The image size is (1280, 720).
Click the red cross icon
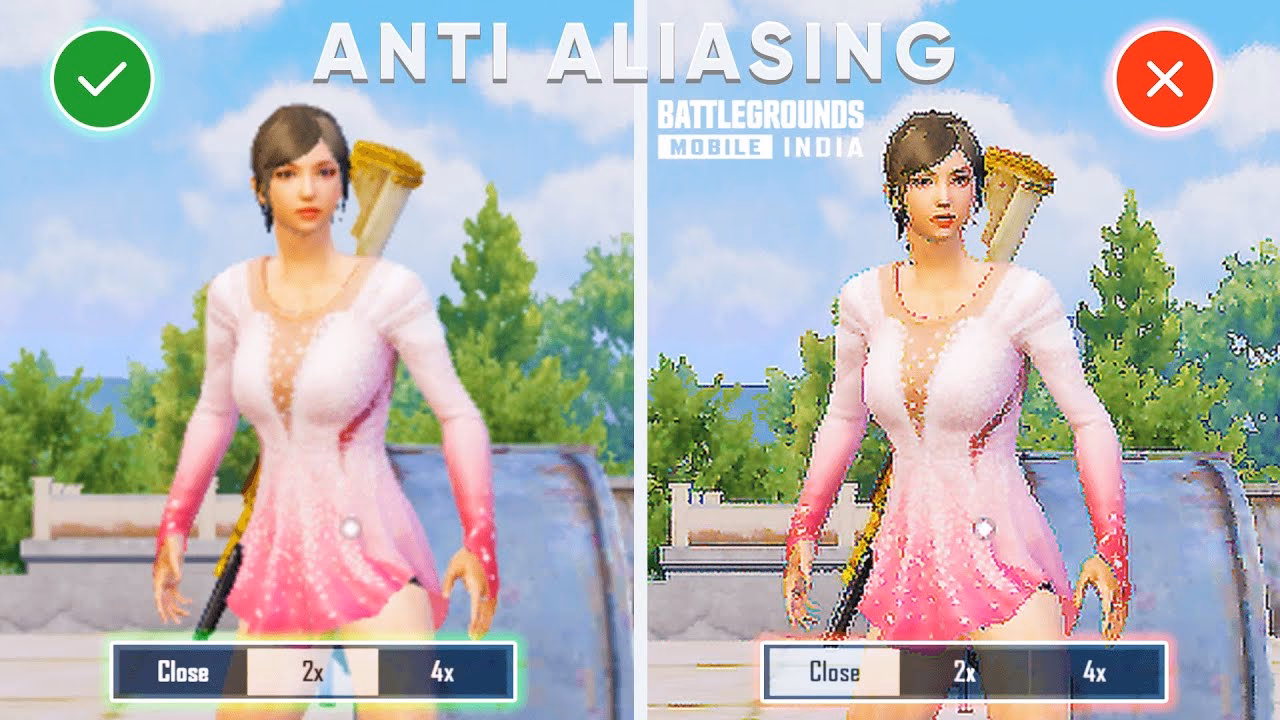[x=1166, y=77]
